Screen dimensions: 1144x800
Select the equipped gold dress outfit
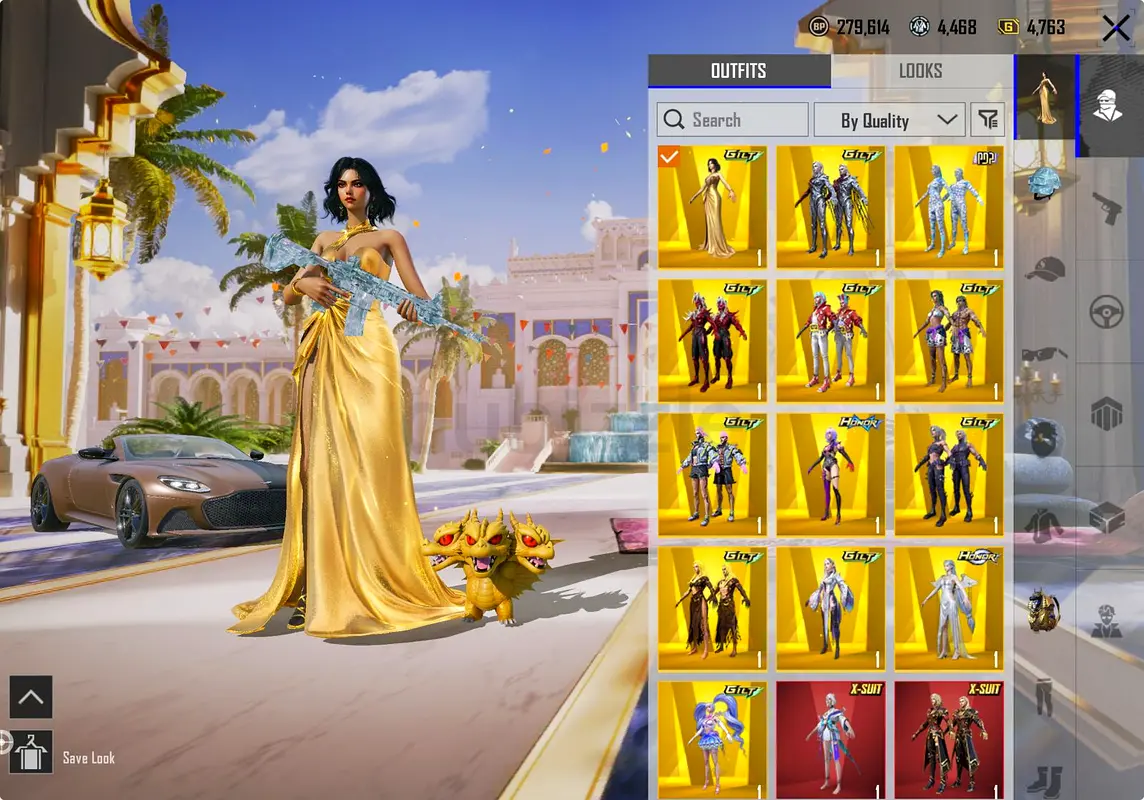712,208
